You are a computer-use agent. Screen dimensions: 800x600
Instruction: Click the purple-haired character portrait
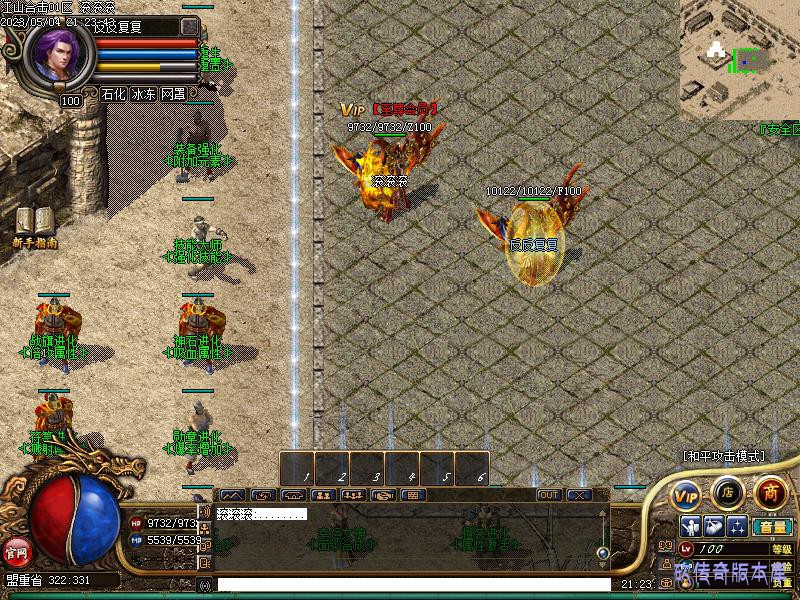58,55
